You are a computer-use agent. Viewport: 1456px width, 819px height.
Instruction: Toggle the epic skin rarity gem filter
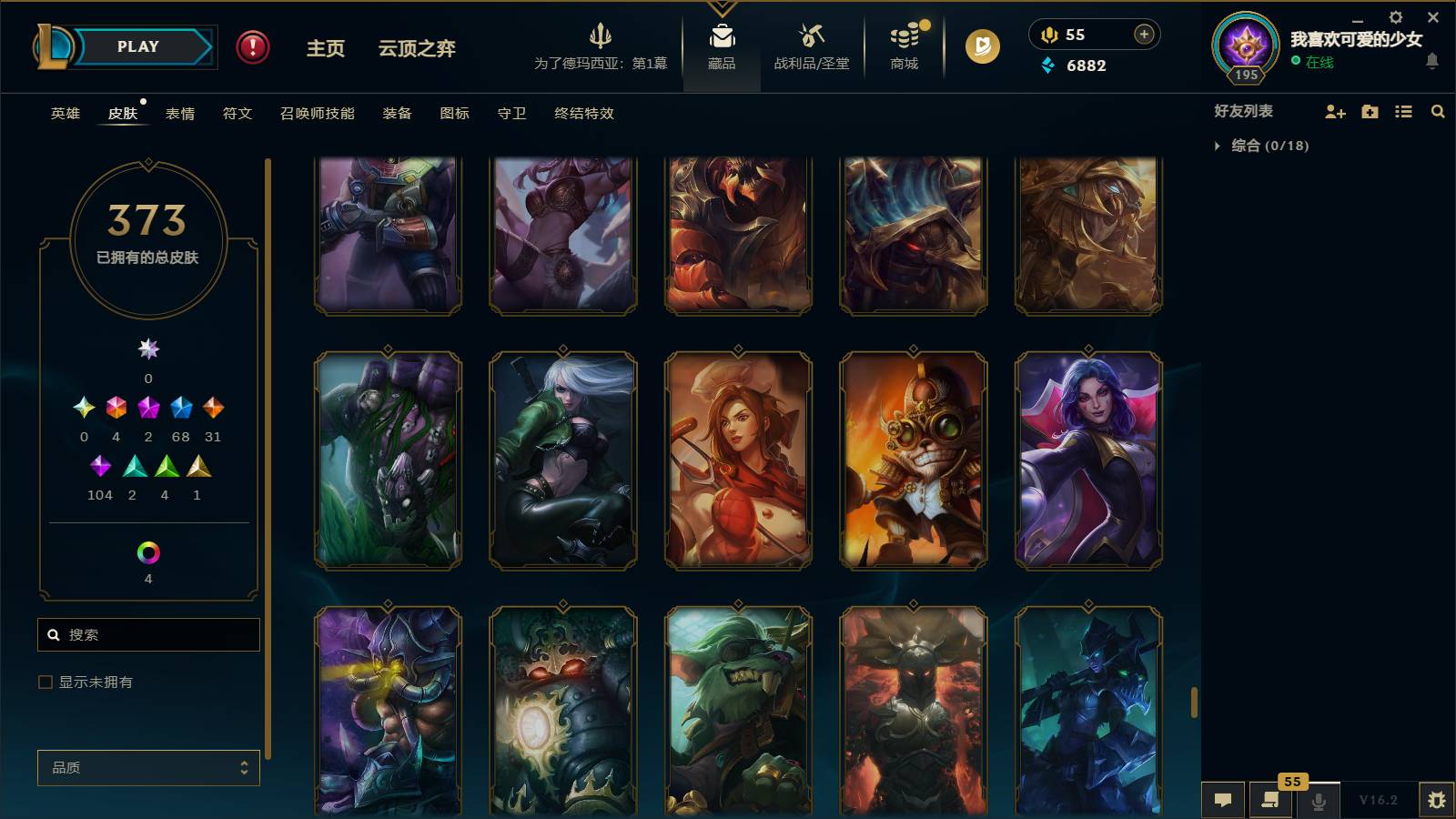pos(180,407)
